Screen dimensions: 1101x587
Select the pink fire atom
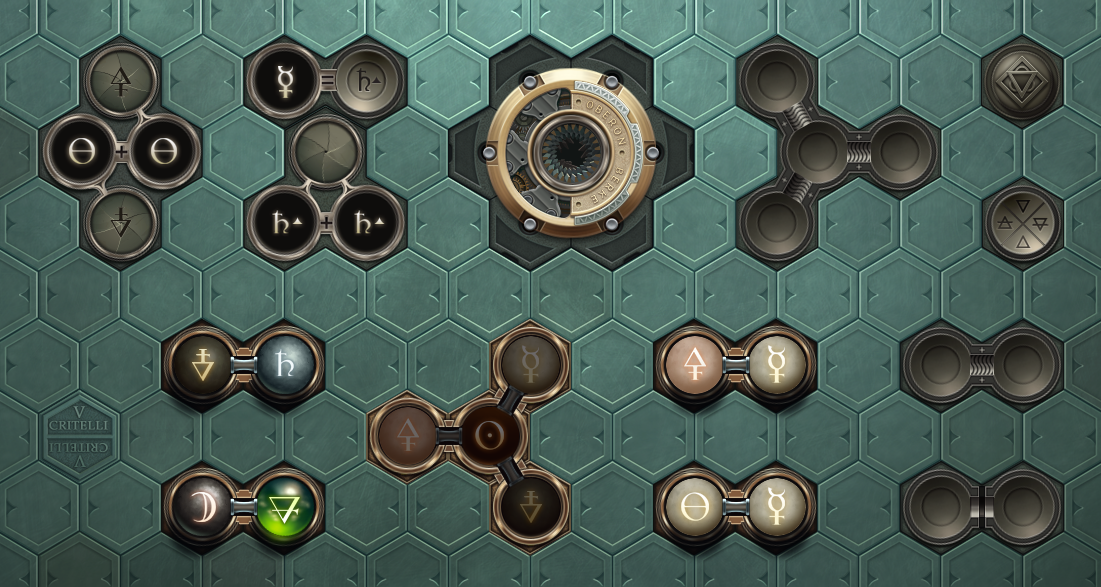pyautogui.click(x=694, y=365)
